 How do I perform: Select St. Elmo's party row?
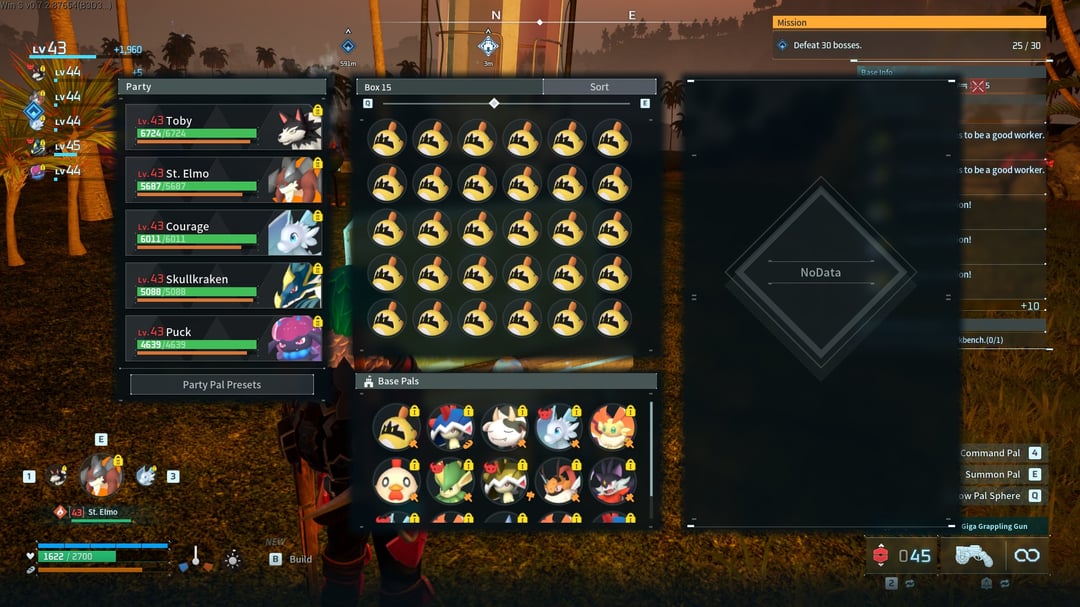coord(223,180)
